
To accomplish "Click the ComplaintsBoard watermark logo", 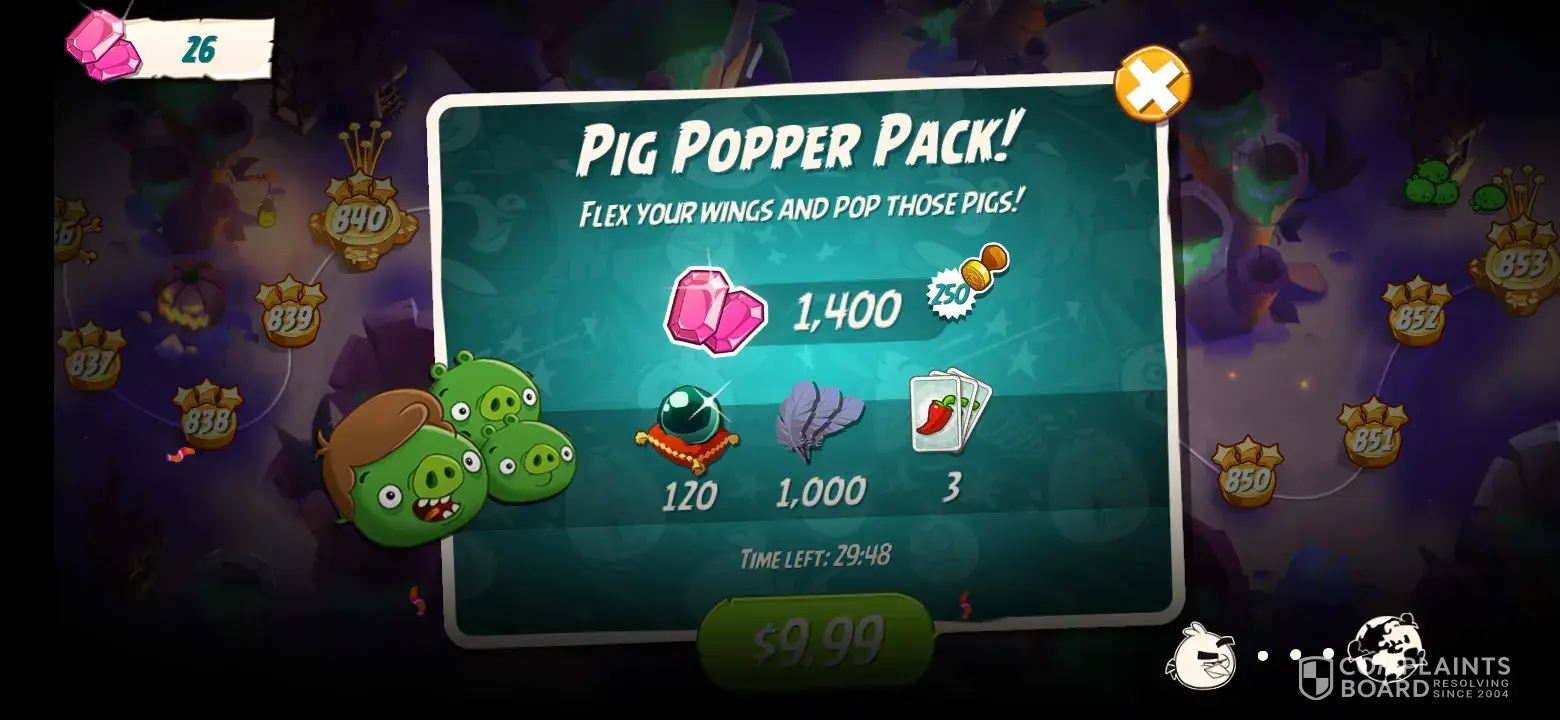I will (1404, 677).
